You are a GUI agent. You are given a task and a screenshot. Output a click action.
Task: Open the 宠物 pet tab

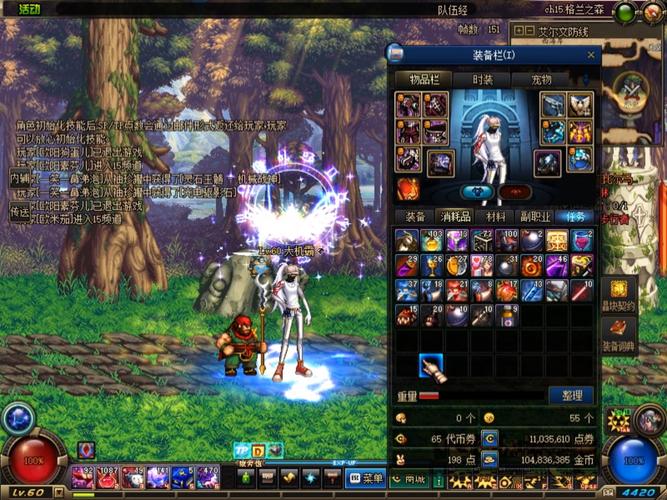click(541, 79)
